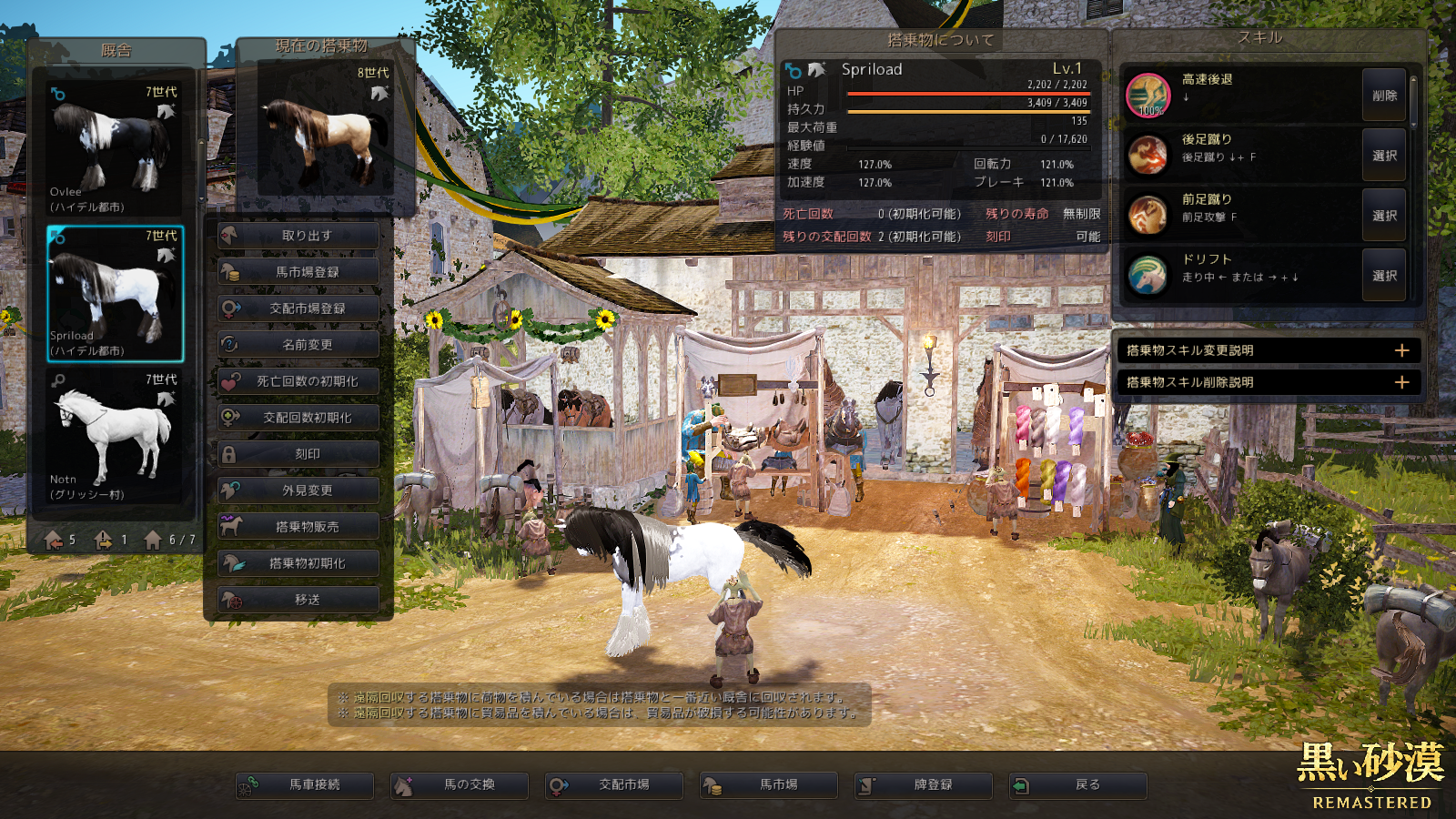Delete the 高速後退 skill with 削除

pos(1384,96)
